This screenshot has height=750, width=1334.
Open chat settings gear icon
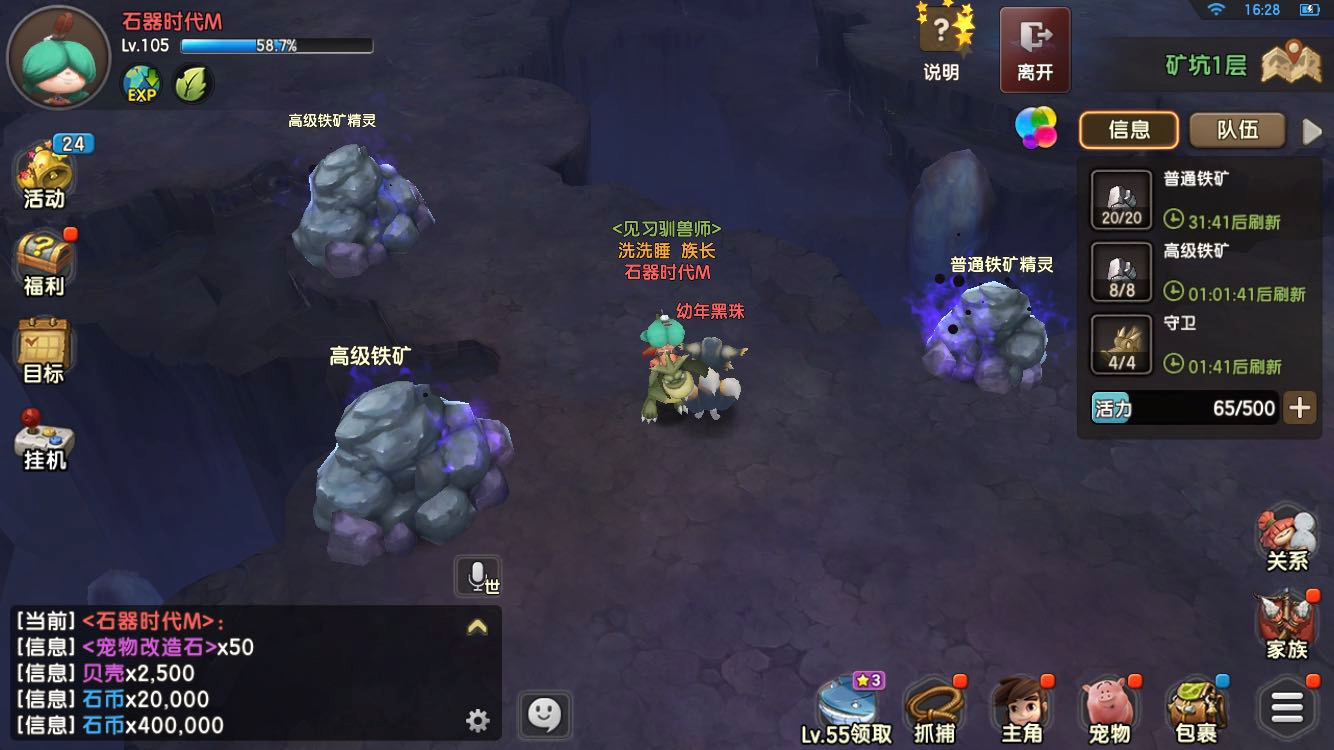(478, 720)
